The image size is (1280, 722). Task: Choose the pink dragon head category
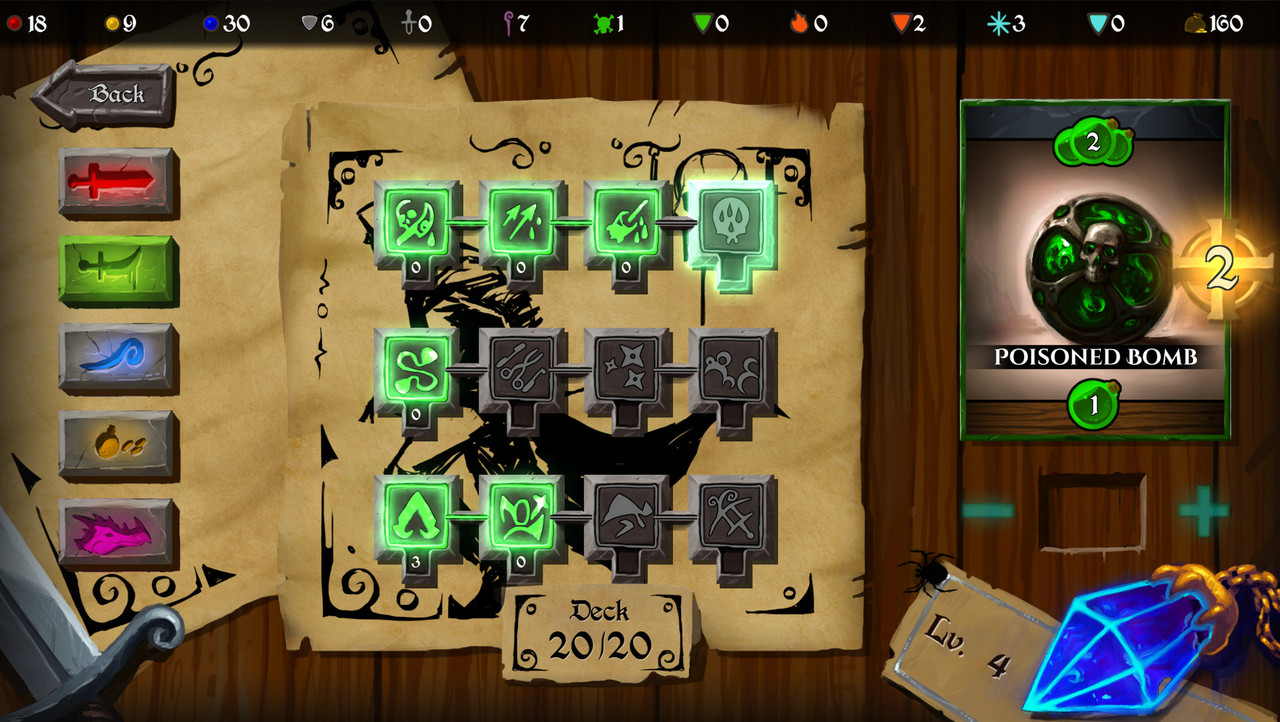click(x=118, y=530)
